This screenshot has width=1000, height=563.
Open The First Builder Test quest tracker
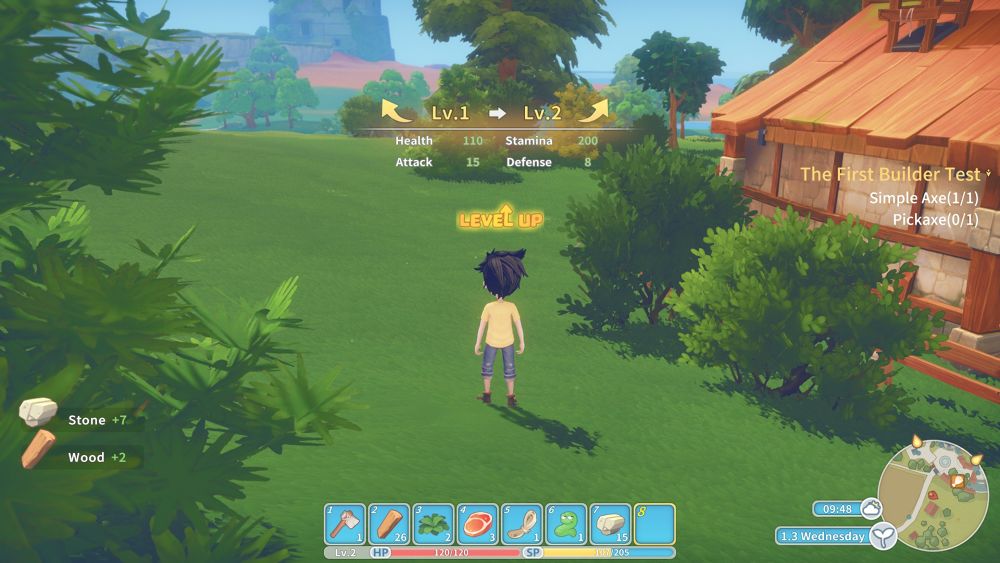point(890,174)
